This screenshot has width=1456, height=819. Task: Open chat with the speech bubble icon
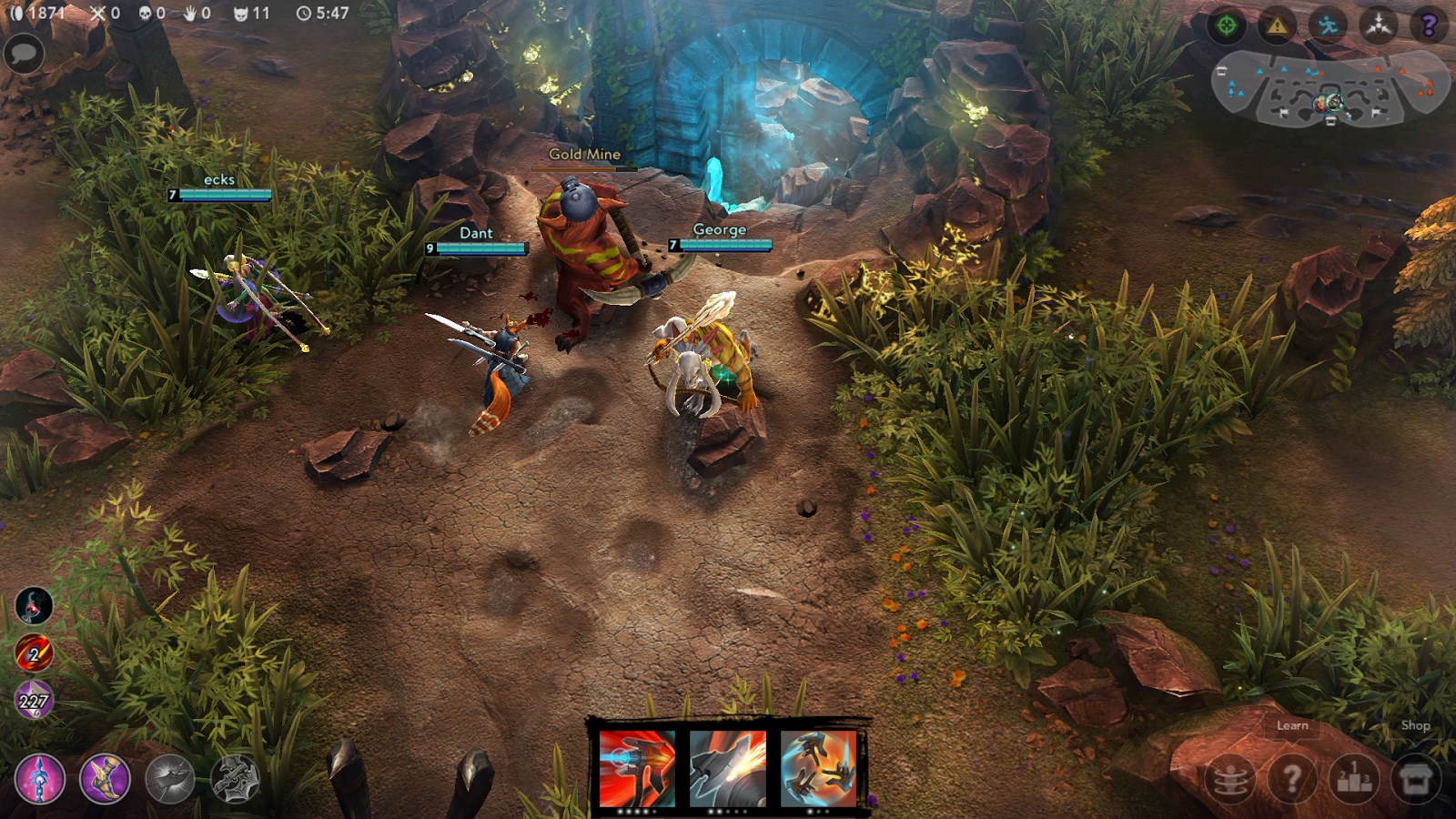(23, 55)
